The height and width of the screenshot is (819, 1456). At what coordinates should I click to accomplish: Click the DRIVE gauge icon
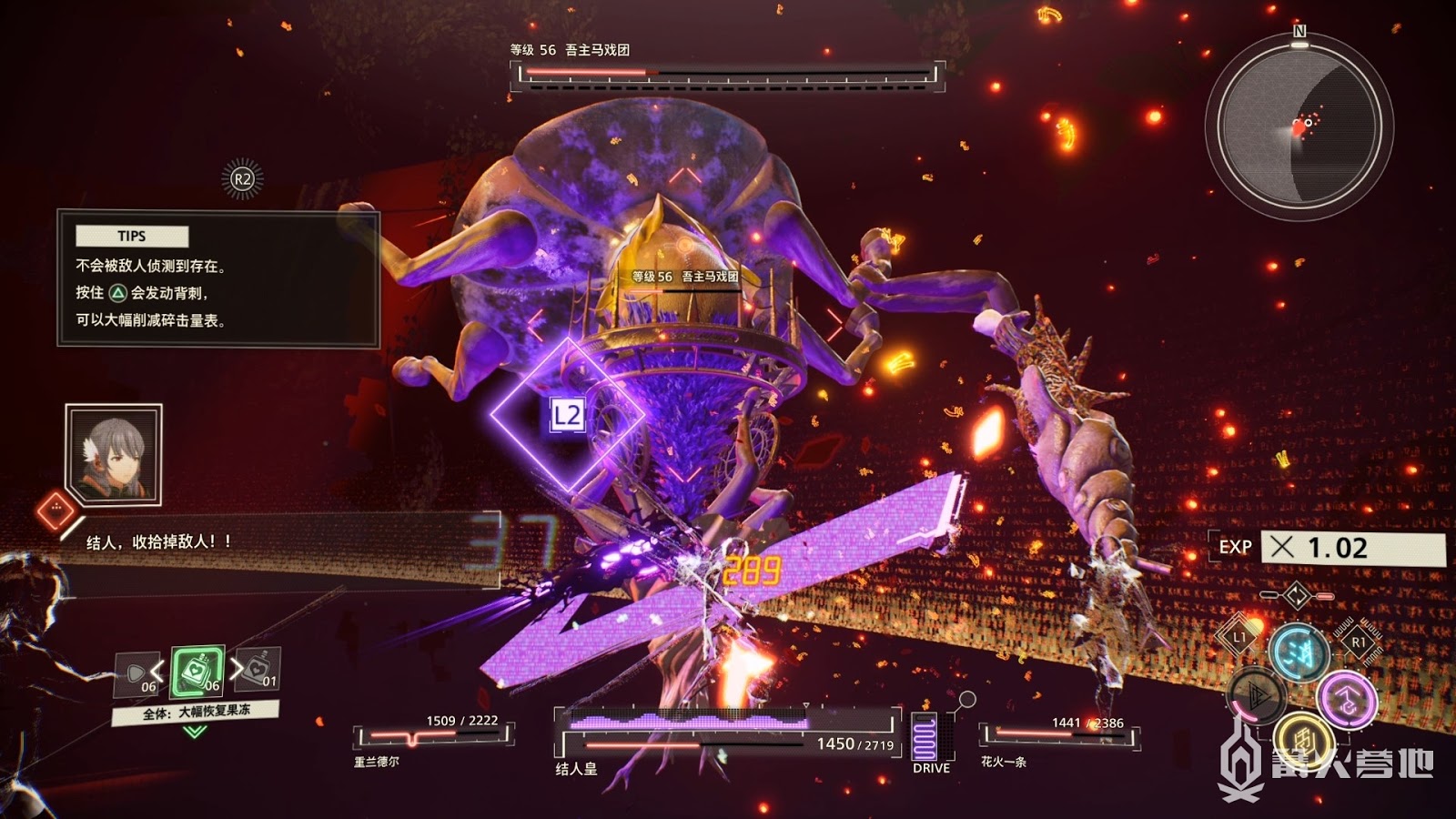924,736
